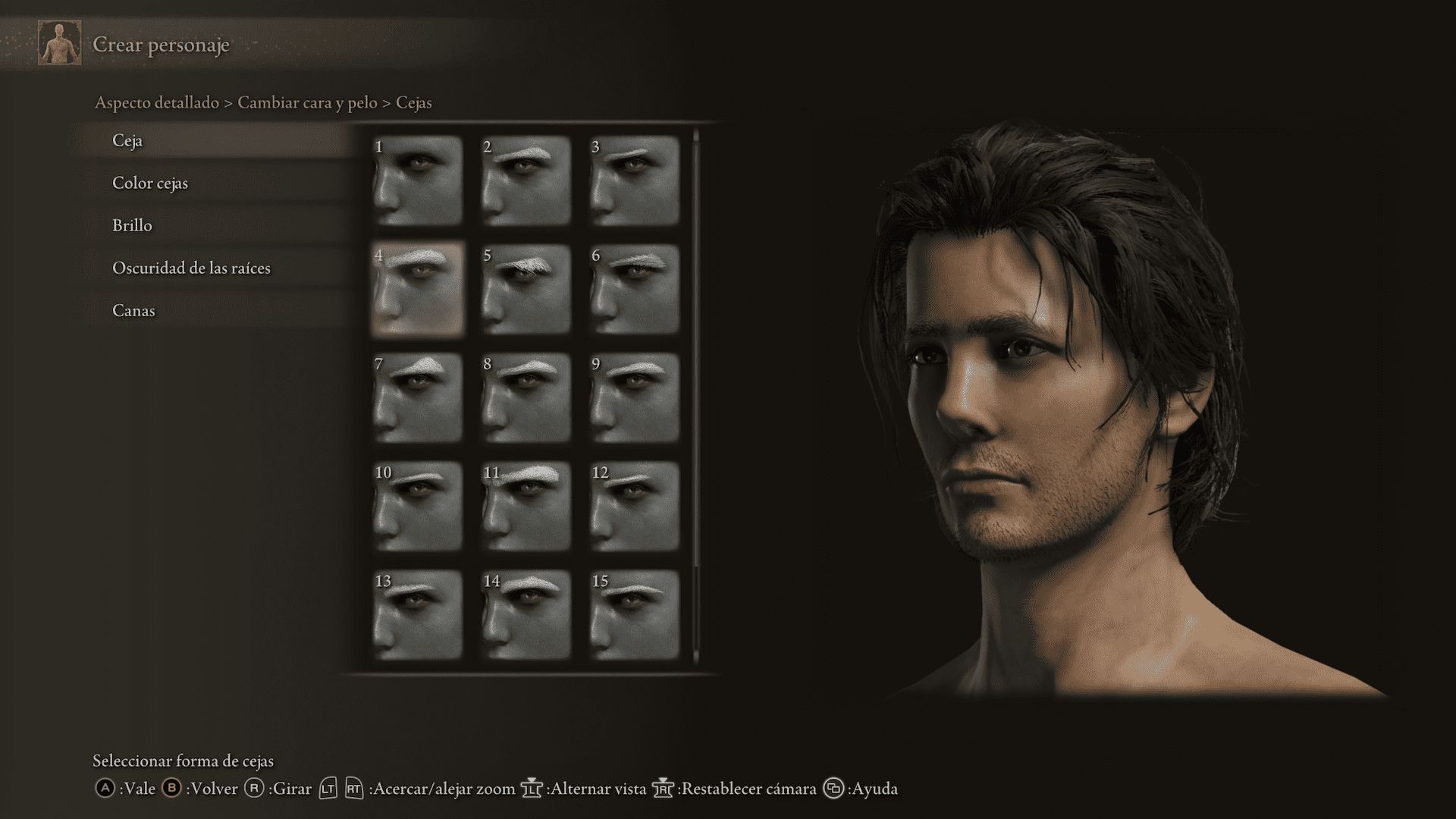
Task: Open the Color cejas option
Action: click(x=150, y=184)
